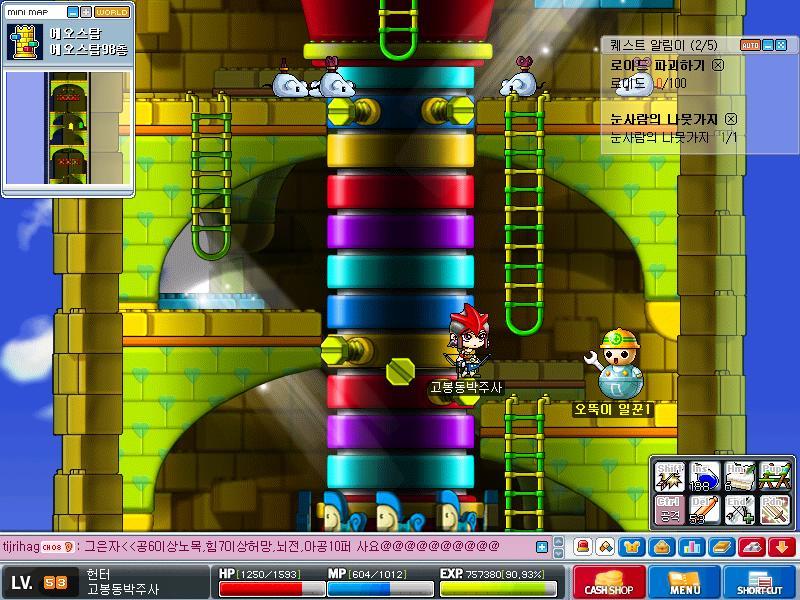This screenshot has height=600, width=800.
Task: Toggle the quest helper AUTO button
Action: [749, 45]
